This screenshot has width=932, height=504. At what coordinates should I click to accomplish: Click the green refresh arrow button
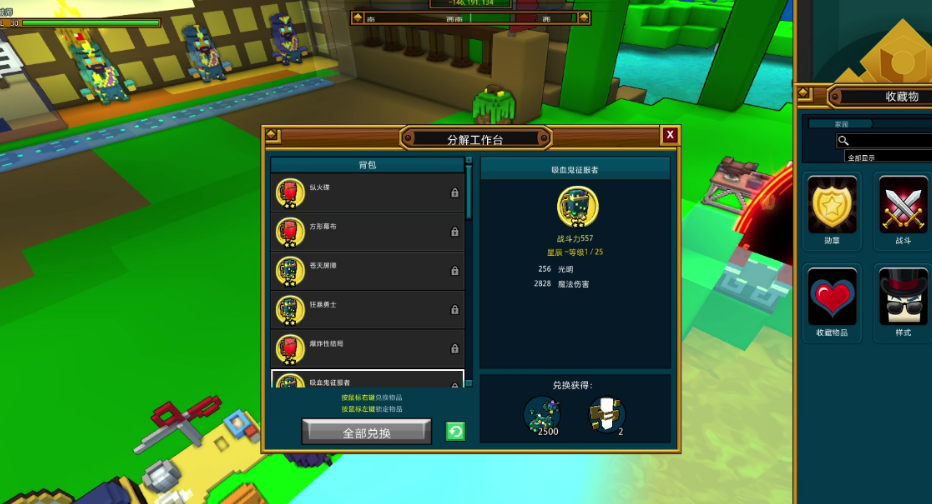pos(455,432)
